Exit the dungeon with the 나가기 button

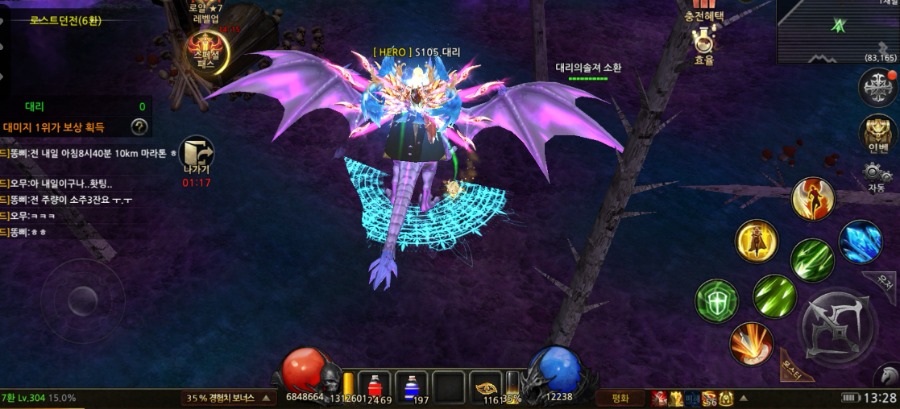197,157
